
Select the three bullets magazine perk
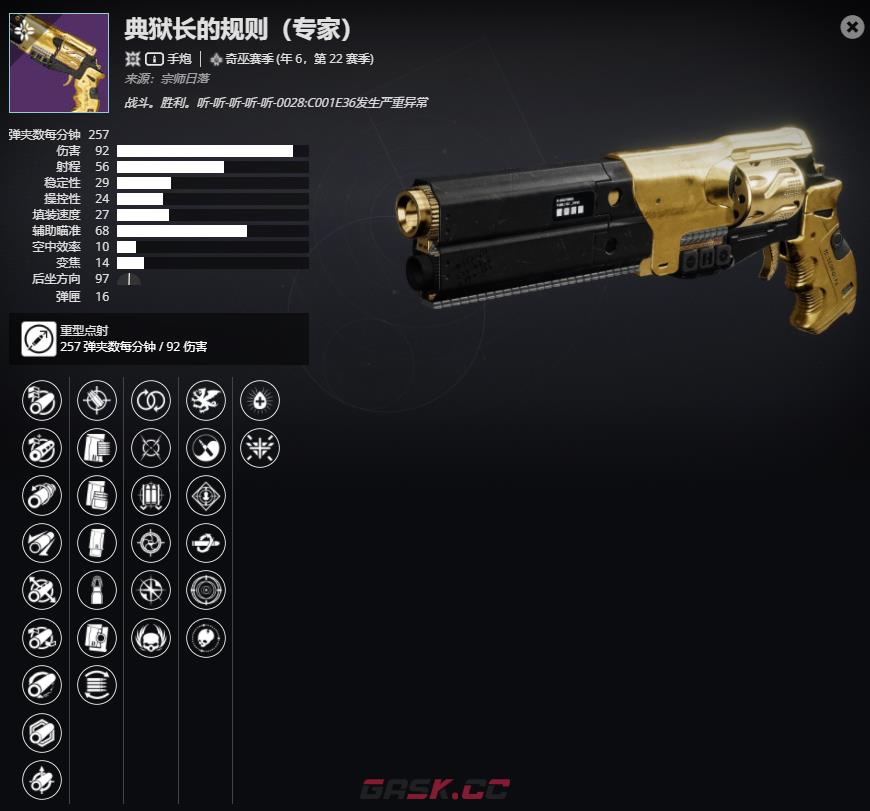(x=151, y=495)
